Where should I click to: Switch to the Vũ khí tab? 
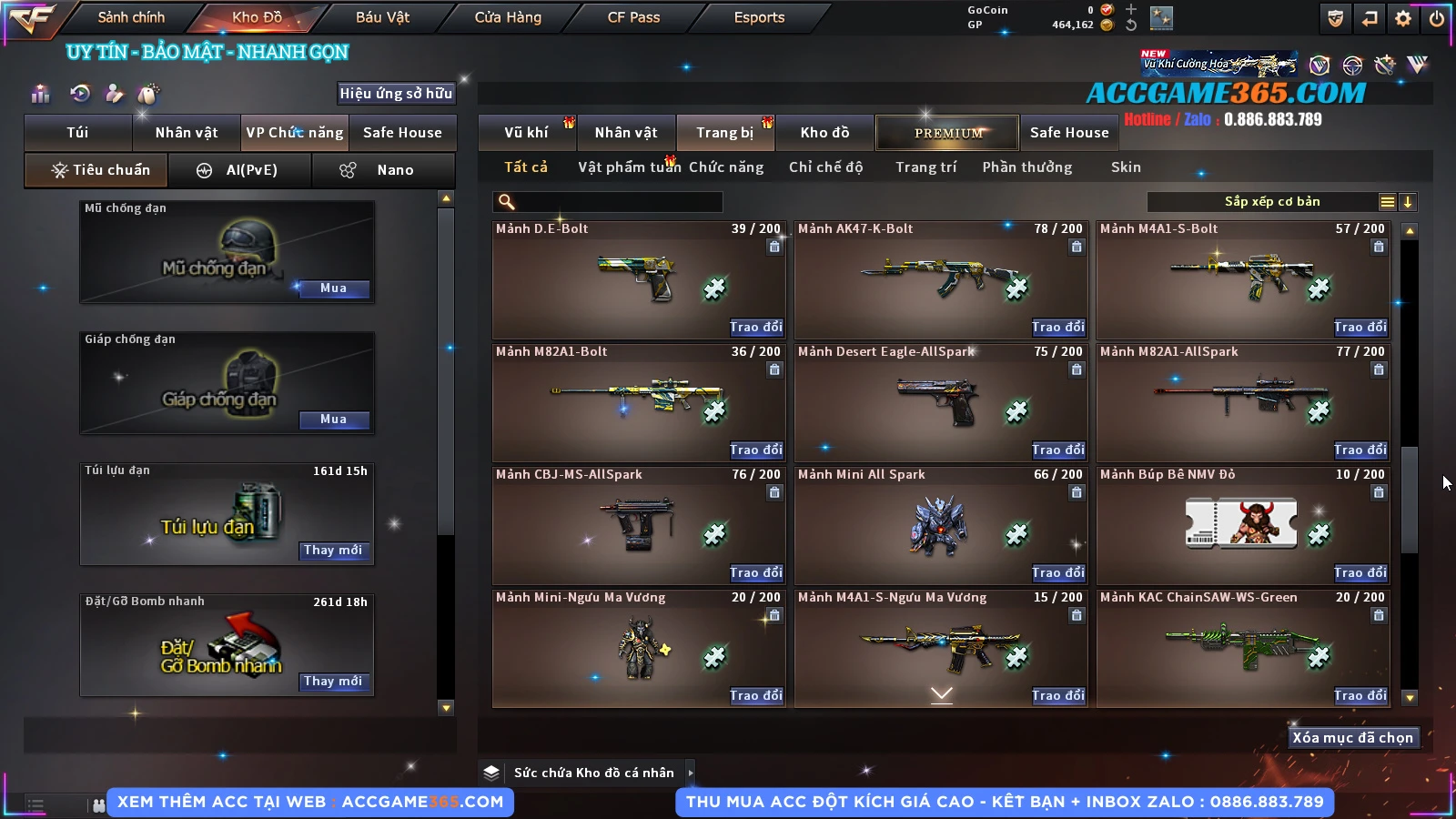click(526, 133)
